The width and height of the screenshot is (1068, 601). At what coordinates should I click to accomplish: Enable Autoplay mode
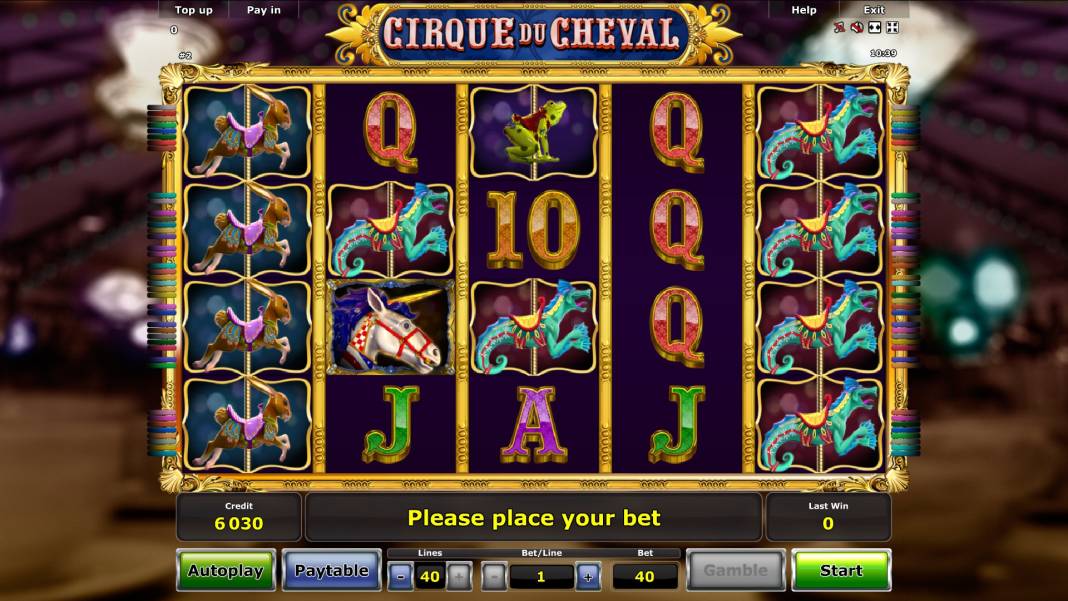[x=225, y=570]
